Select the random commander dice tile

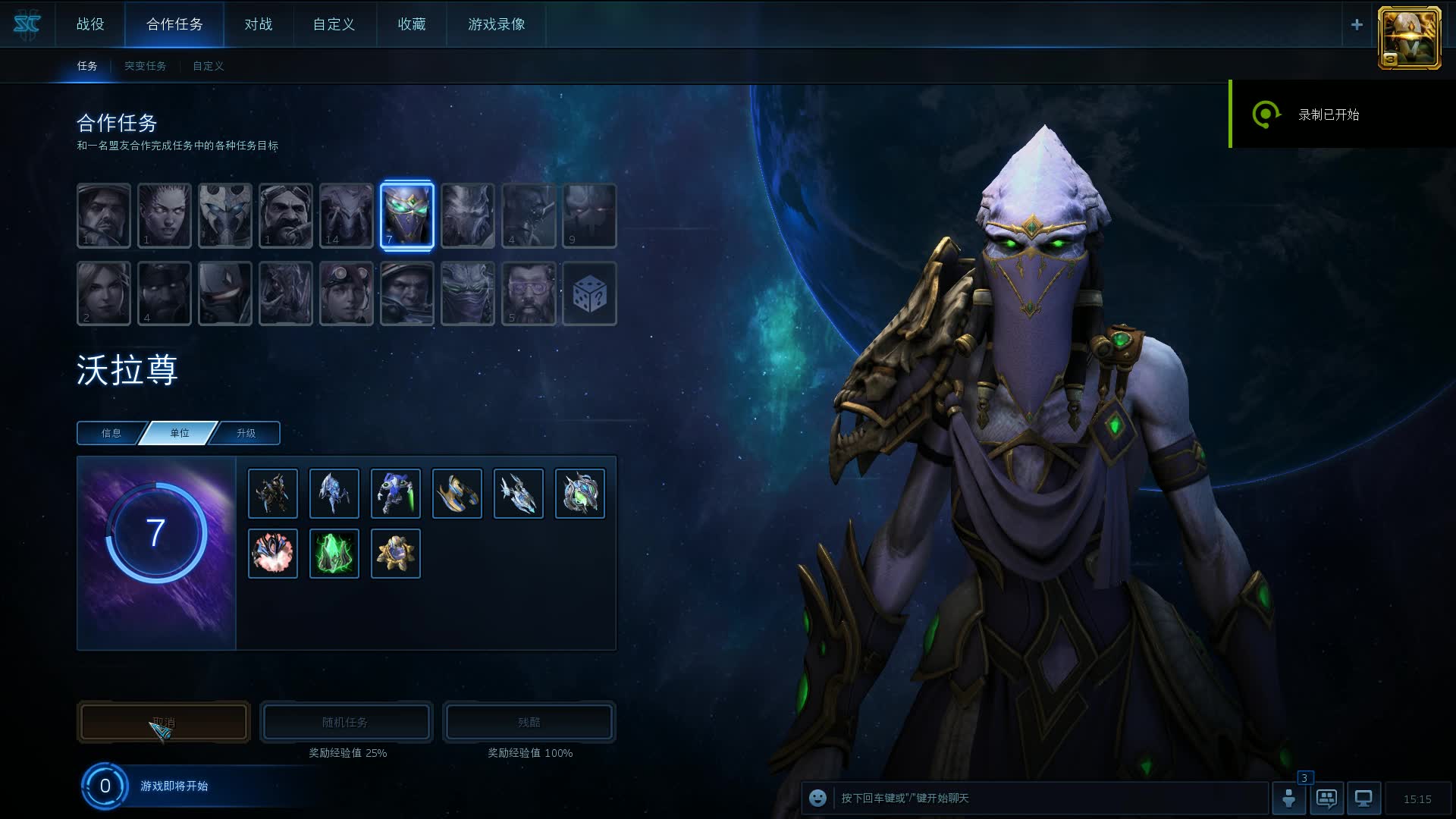(x=589, y=293)
